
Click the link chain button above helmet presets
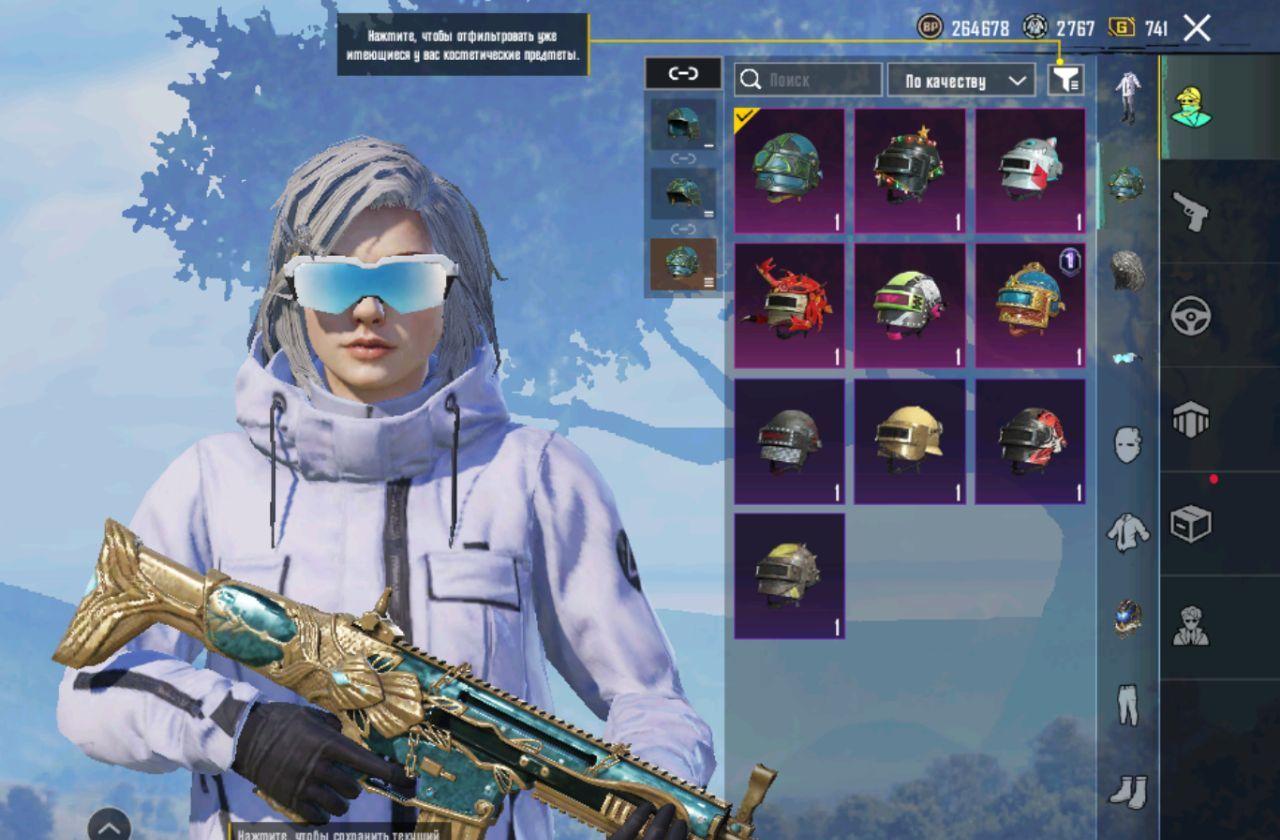tap(683, 73)
